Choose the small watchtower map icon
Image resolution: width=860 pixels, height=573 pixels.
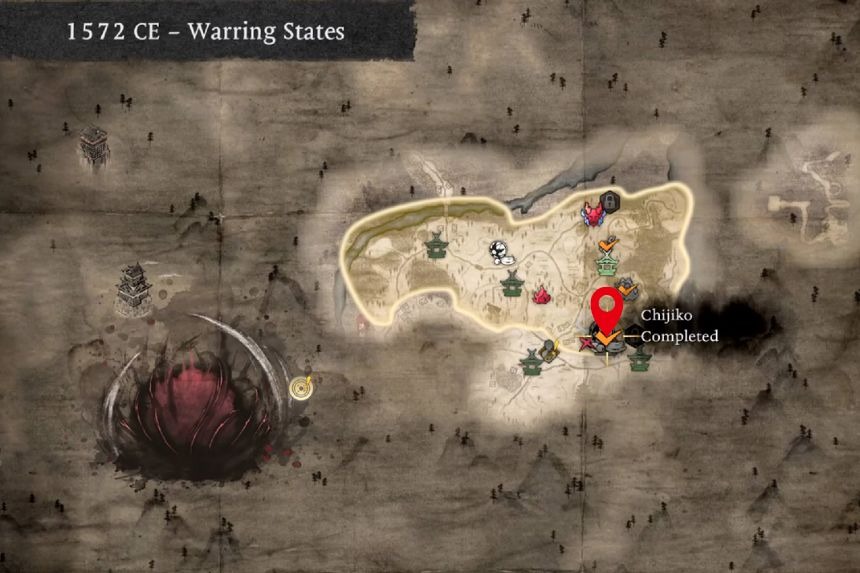(x=94, y=146)
